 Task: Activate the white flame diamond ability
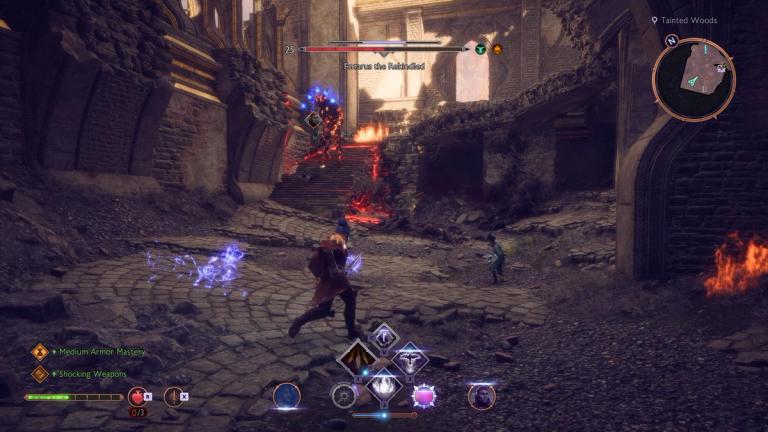pos(383,383)
